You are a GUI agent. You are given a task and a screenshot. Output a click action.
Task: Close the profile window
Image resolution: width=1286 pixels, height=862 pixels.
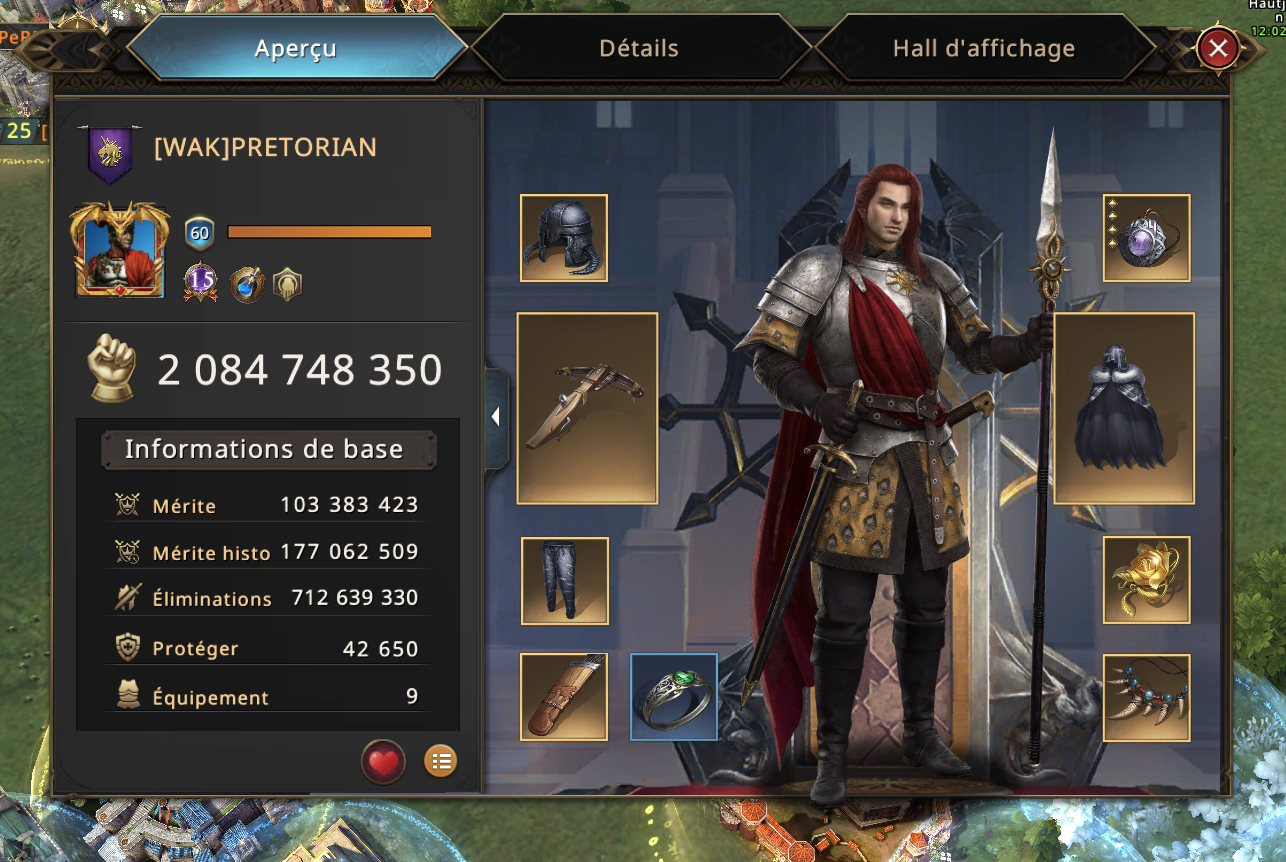pos(1217,48)
